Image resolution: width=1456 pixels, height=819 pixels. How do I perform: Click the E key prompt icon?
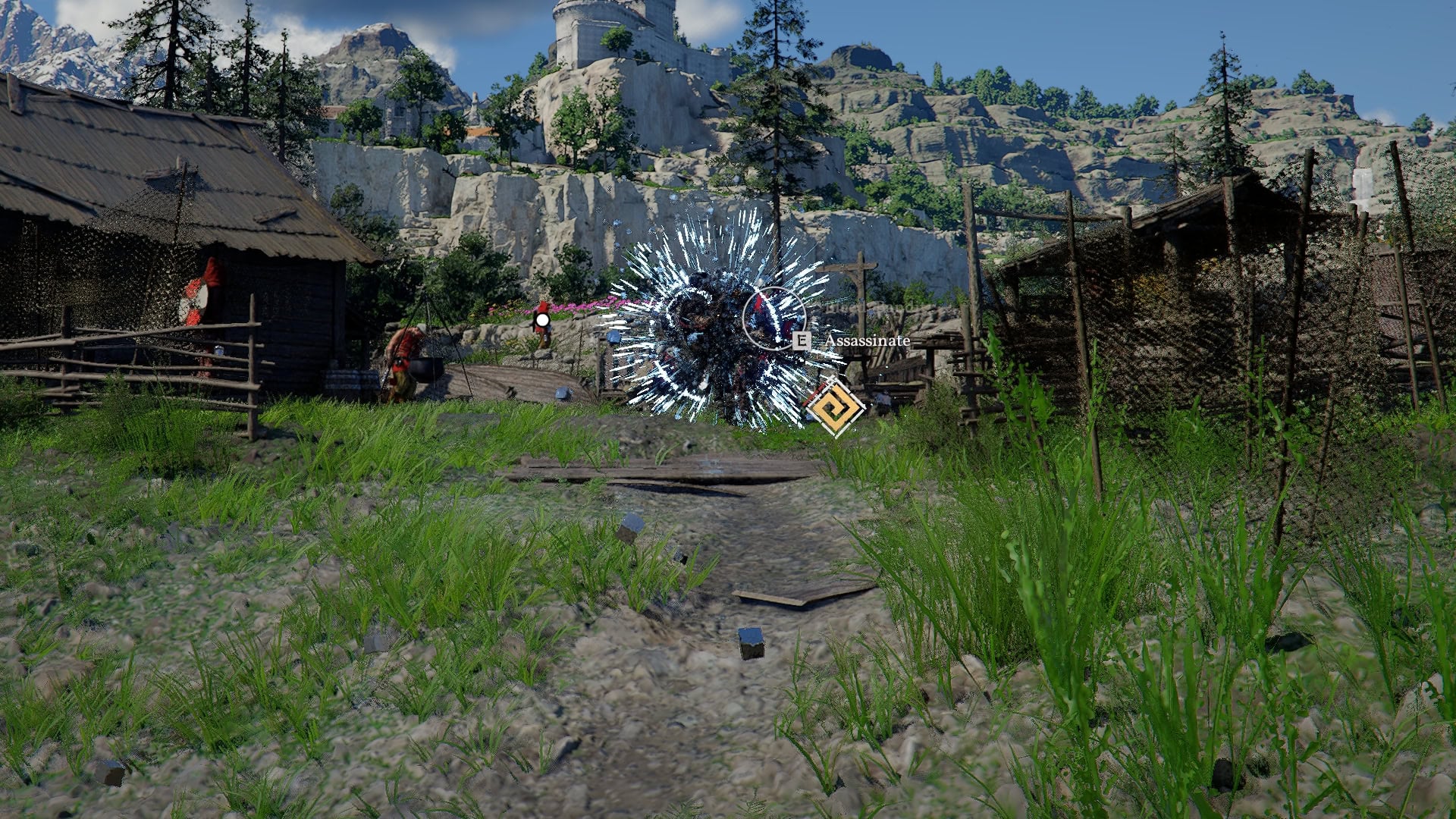[802, 341]
